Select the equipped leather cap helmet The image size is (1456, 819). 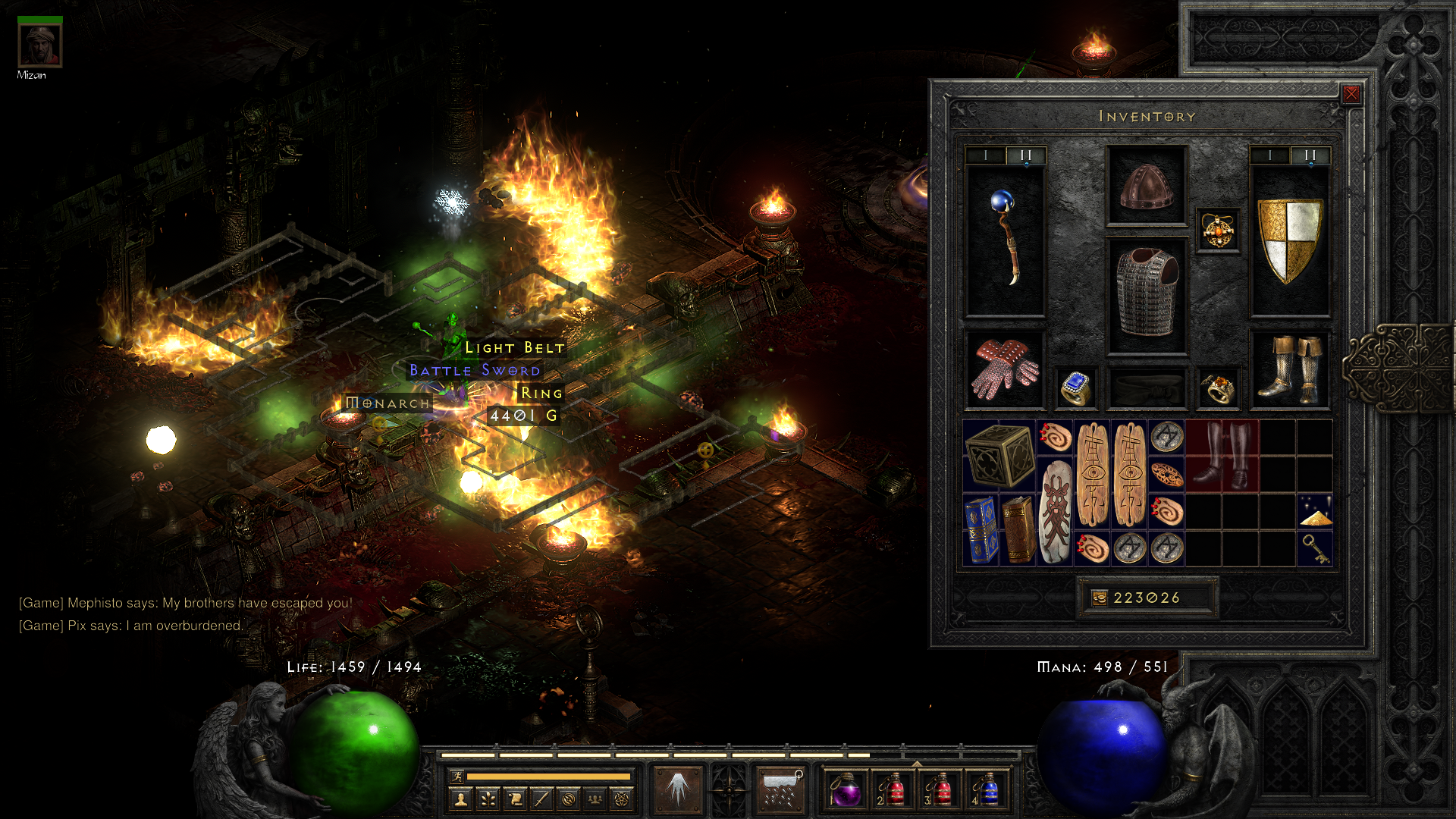click(x=1146, y=185)
